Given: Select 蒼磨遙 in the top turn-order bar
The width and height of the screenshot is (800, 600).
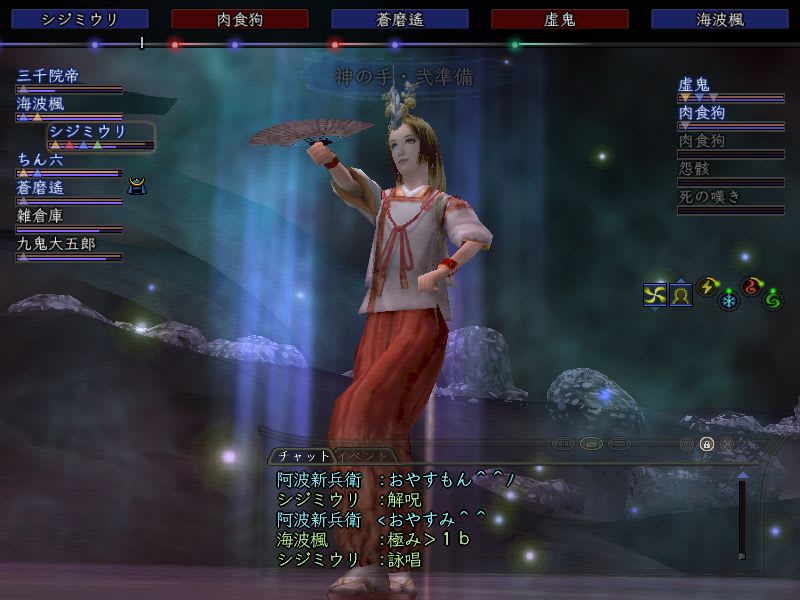Looking at the screenshot, I should pyautogui.click(x=400, y=19).
